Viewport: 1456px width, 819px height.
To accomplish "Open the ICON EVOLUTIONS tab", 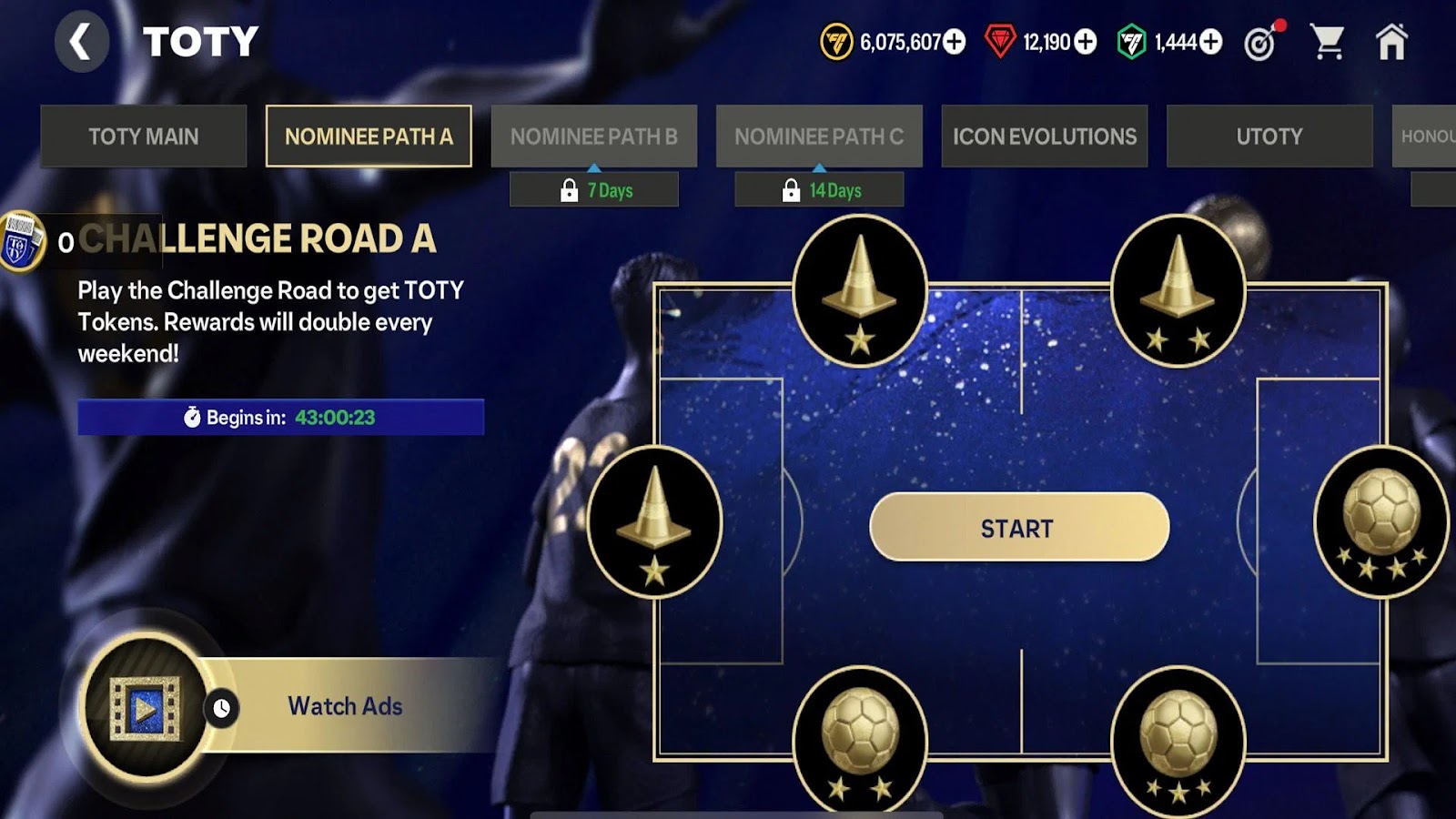I will pyautogui.click(x=1043, y=136).
